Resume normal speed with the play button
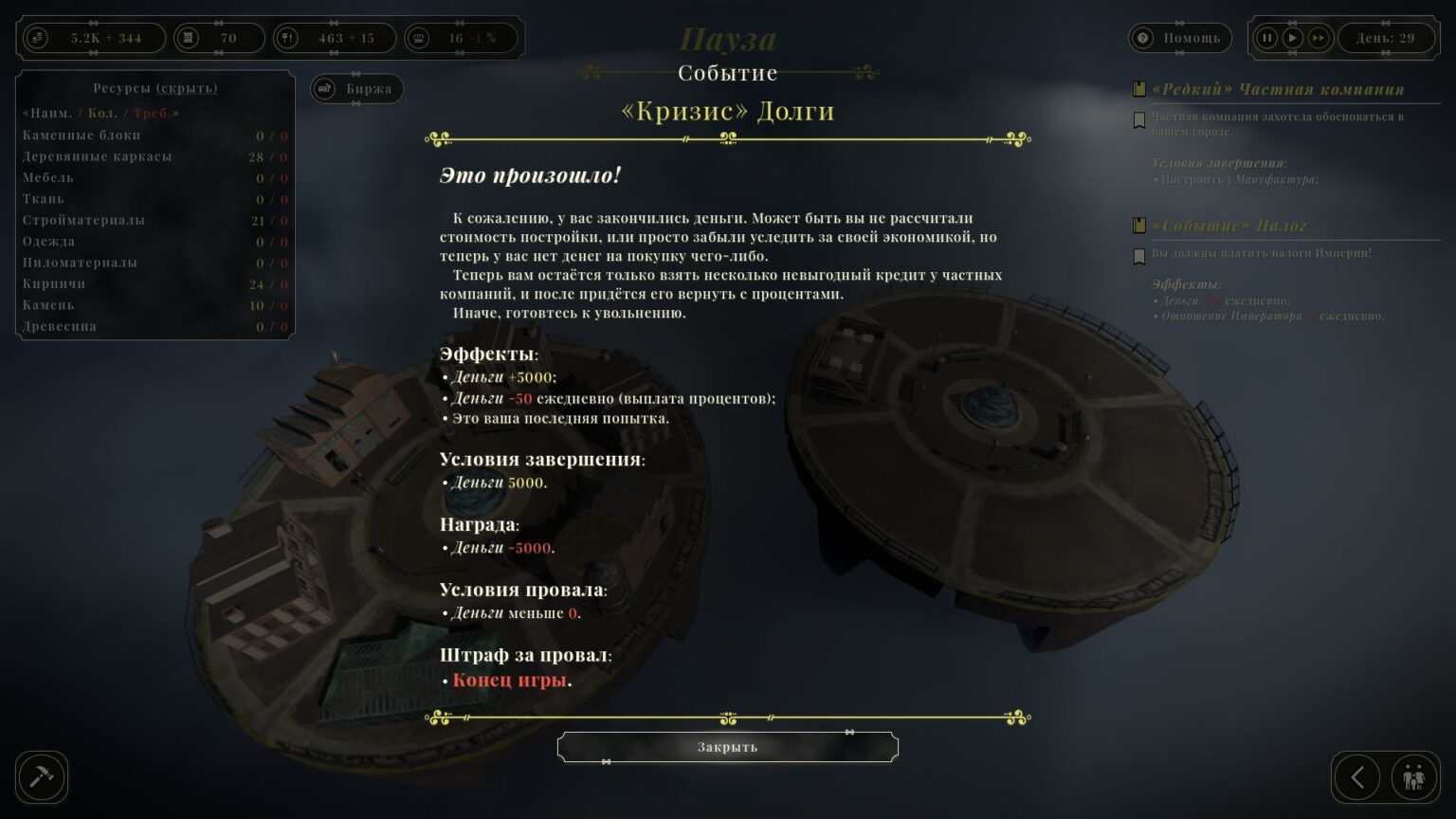Viewport: 1456px width, 819px height. point(1292,38)
